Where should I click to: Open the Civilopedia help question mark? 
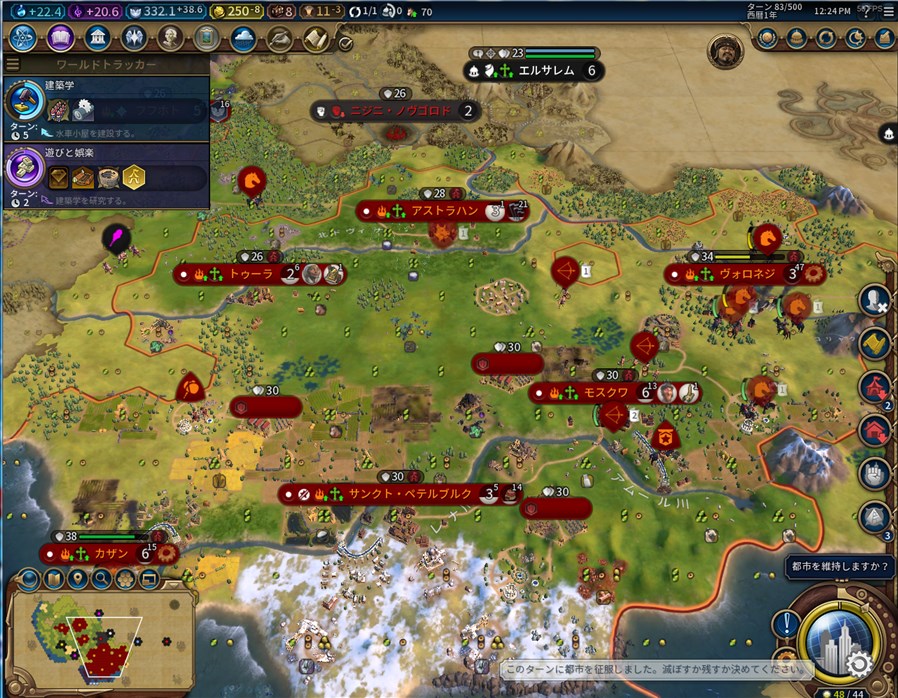tap(865, 11)
